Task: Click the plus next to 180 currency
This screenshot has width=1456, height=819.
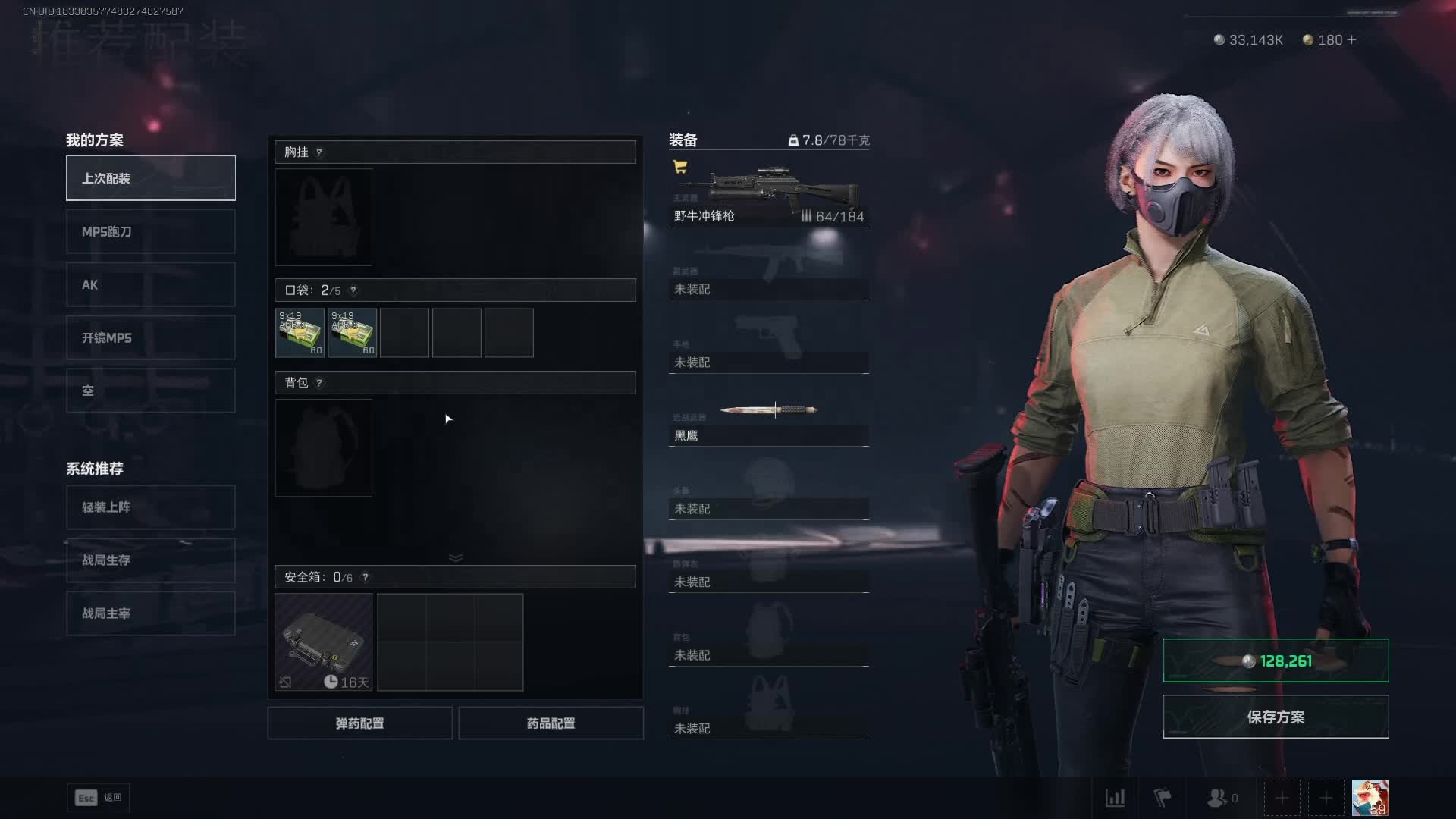Action: [x=1351, y=39]
